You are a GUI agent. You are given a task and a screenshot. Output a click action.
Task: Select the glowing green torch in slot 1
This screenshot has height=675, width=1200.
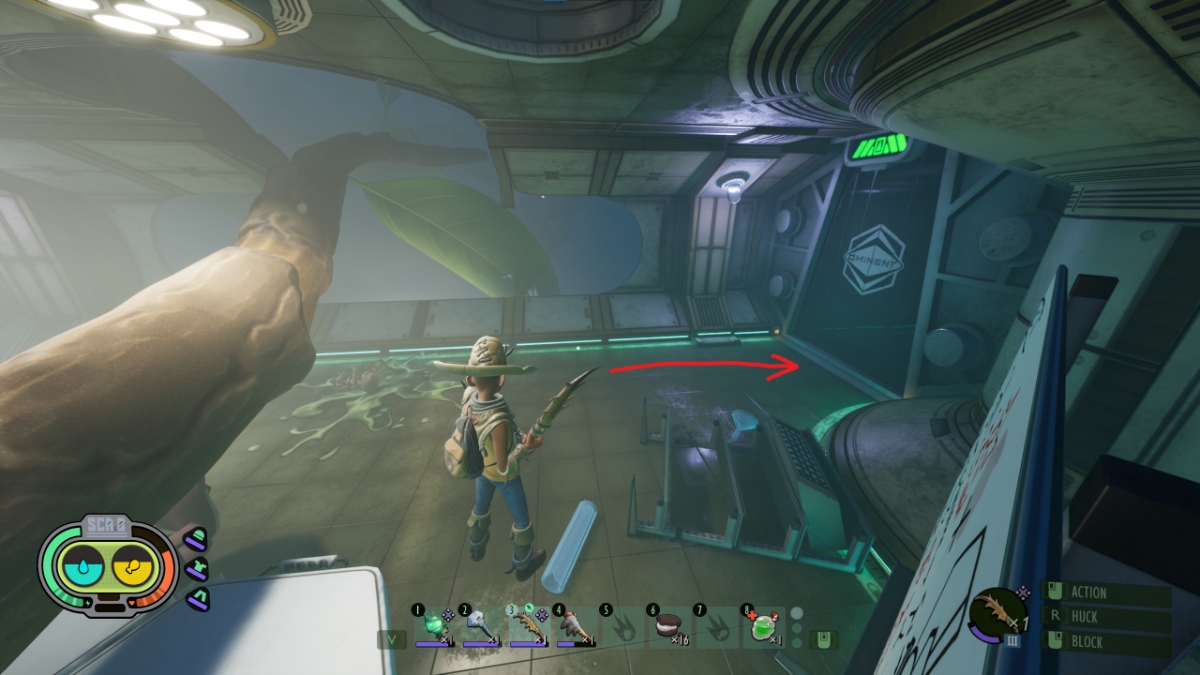[x=434, y=627]
